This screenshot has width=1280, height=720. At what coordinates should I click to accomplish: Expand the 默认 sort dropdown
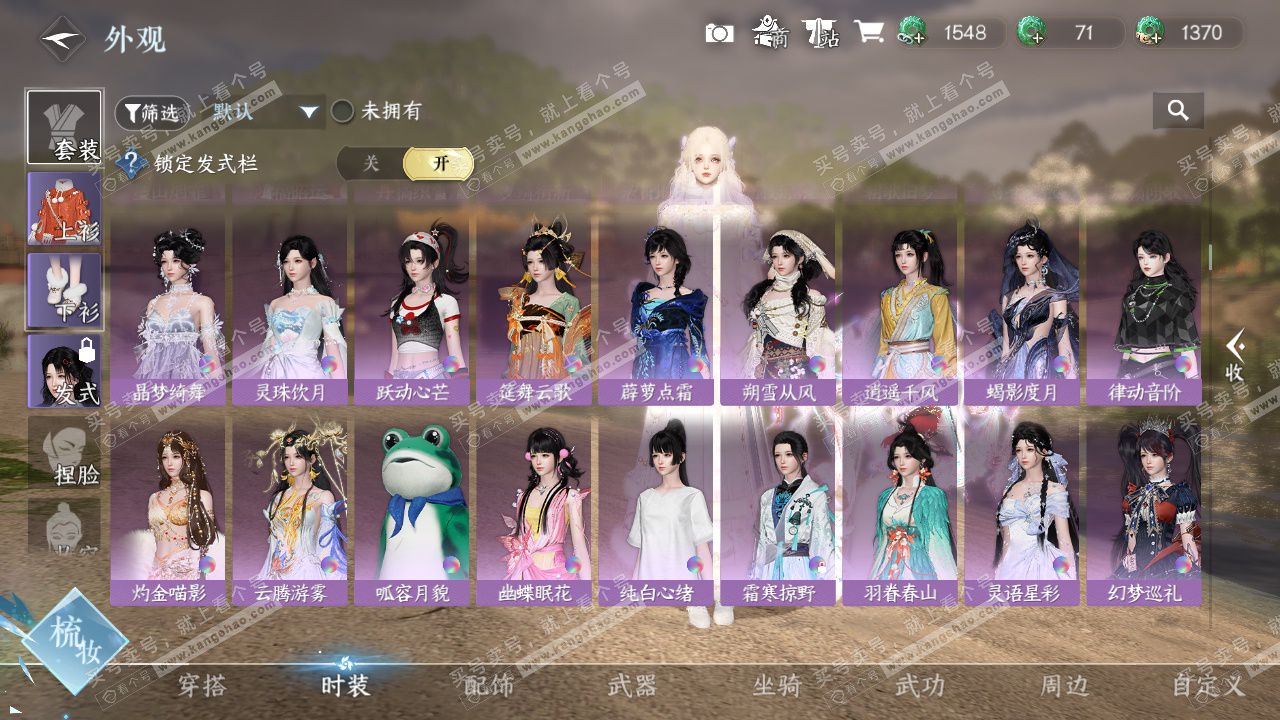[265, 112]
